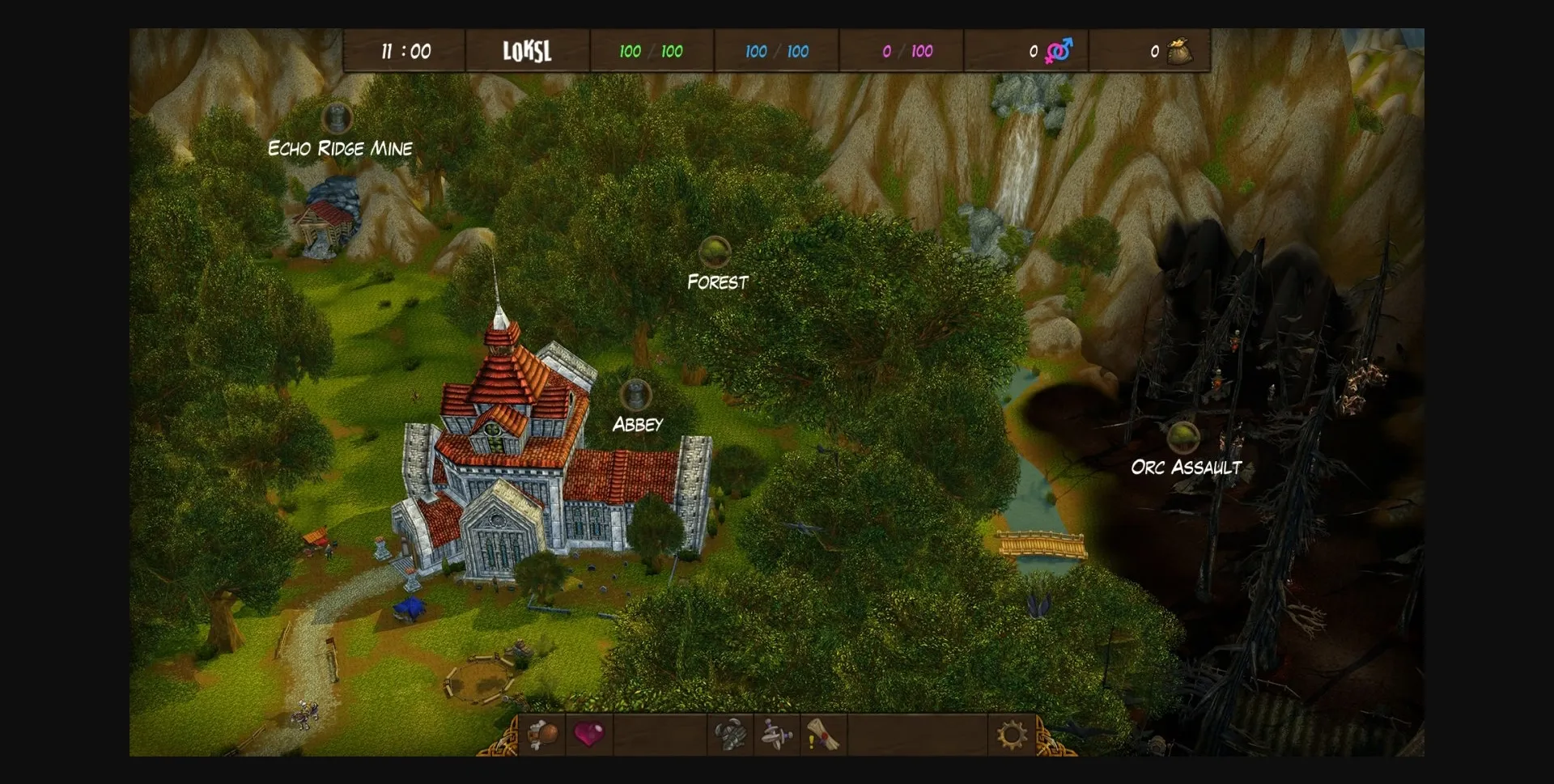Select the crossed swords icon
This screenshot has width=1554, height=784.
(x=775, y=735)
